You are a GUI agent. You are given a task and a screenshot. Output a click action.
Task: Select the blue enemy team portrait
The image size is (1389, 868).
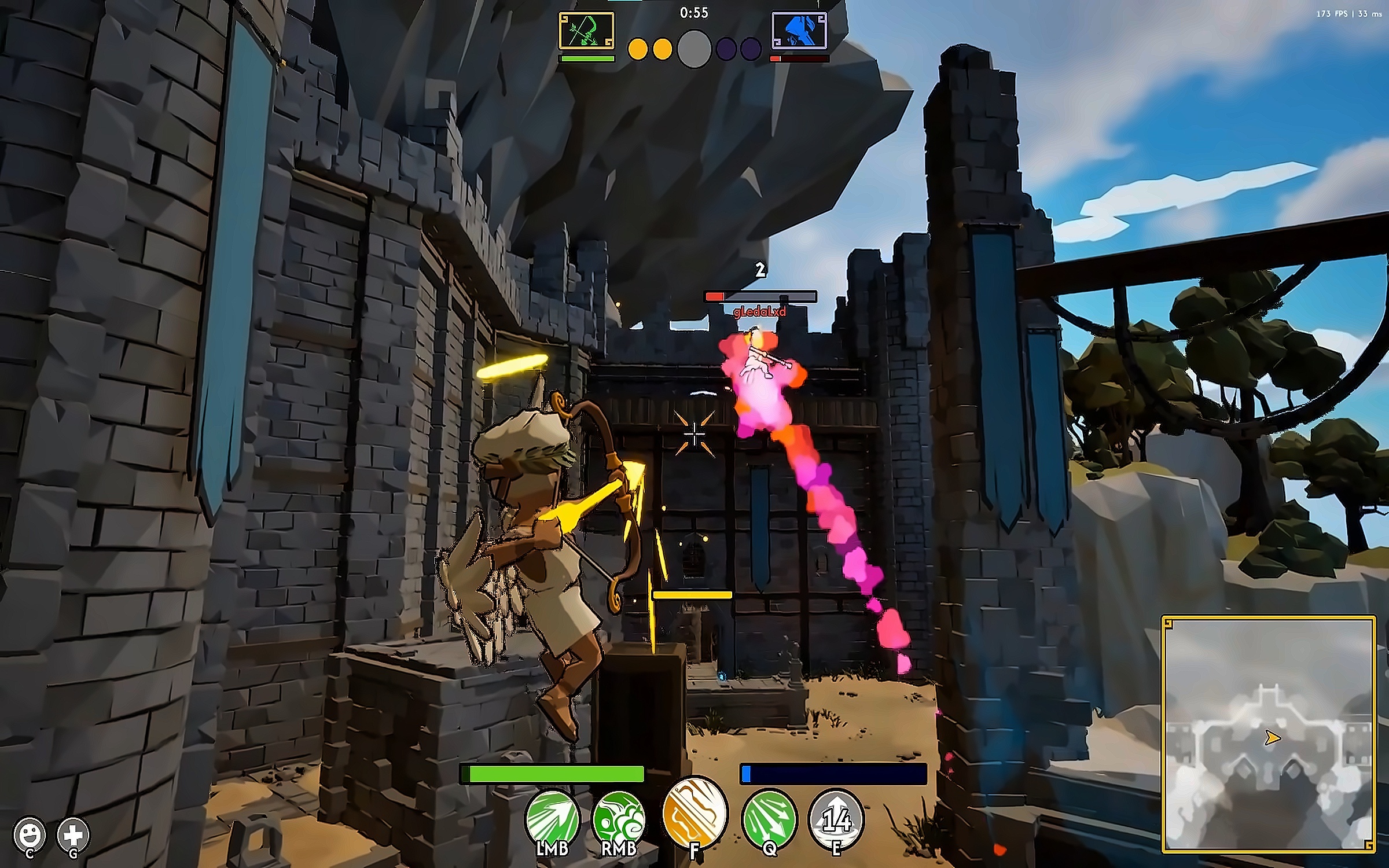(799, 31)
